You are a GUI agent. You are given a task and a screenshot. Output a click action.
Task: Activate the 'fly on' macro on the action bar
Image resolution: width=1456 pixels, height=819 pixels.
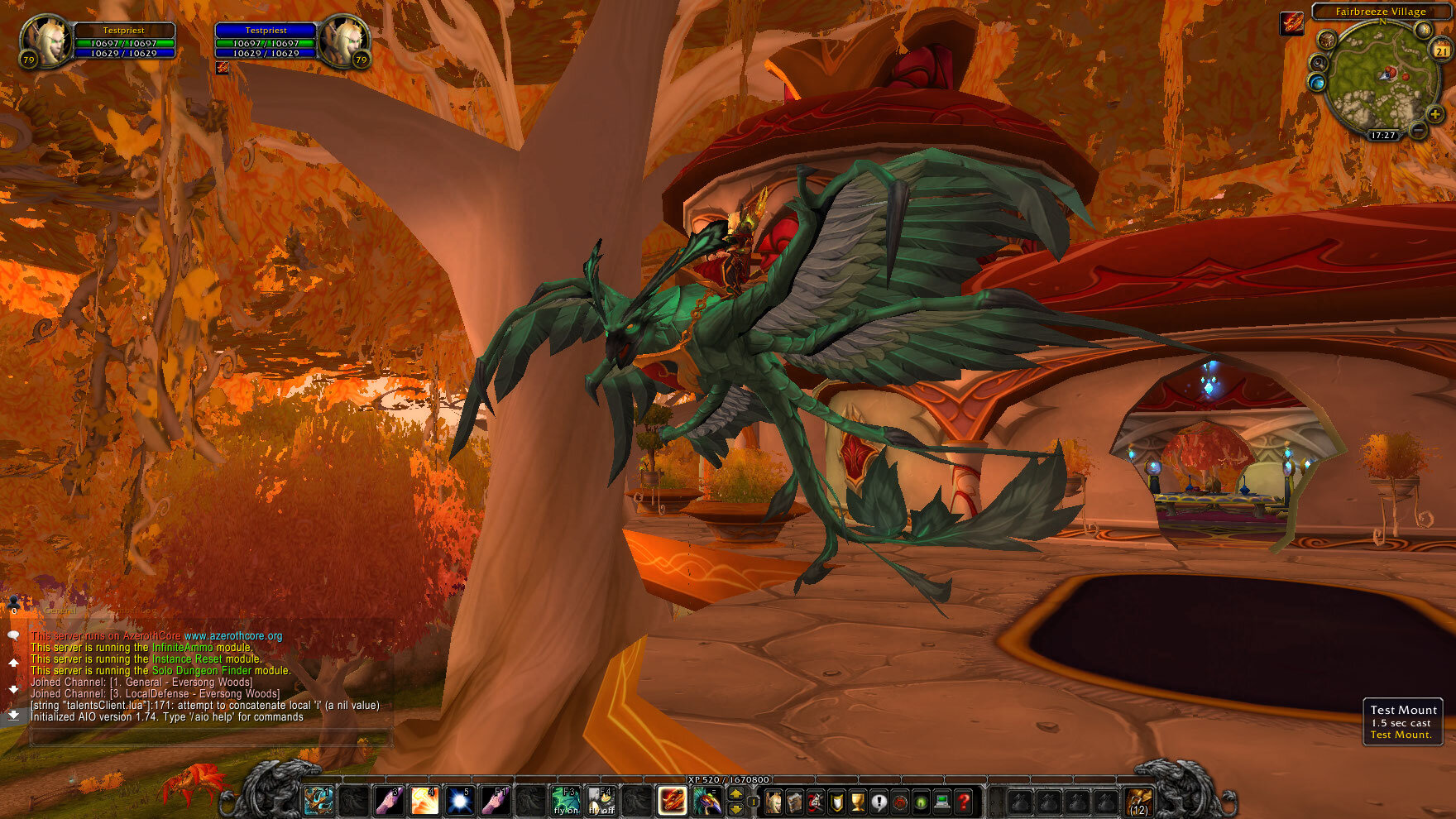[567, 799]
